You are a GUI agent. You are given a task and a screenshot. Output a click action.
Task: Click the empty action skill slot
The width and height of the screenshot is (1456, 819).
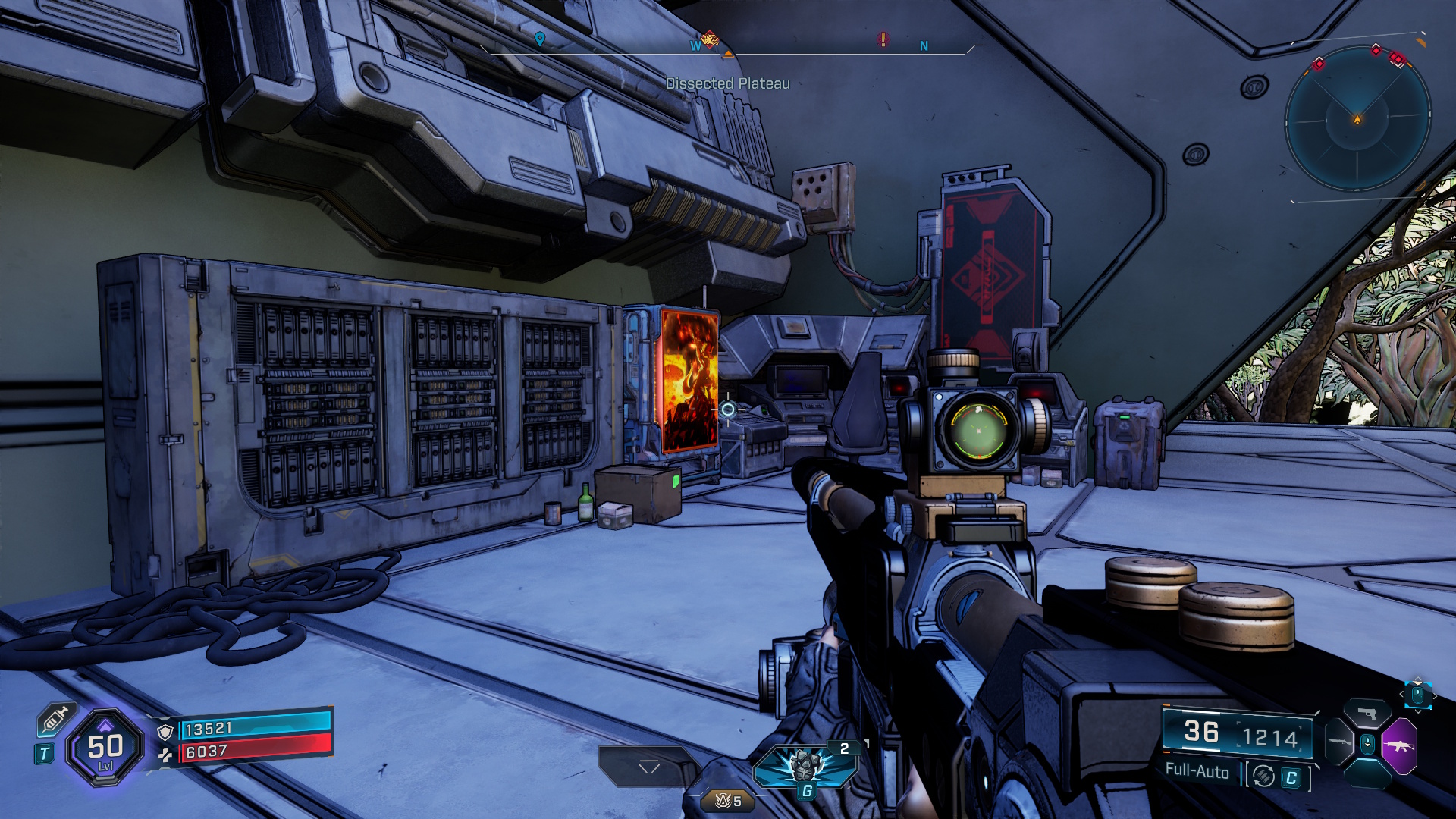tap(648, 766)
